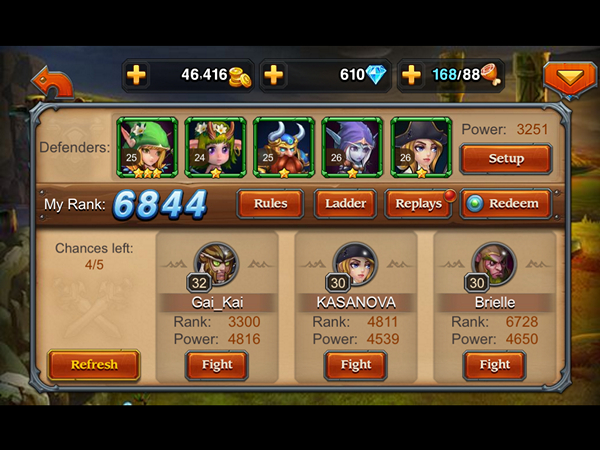600x450 pixels.
Task: Buy more diamonds with plus button
Action: coord(273,75)
